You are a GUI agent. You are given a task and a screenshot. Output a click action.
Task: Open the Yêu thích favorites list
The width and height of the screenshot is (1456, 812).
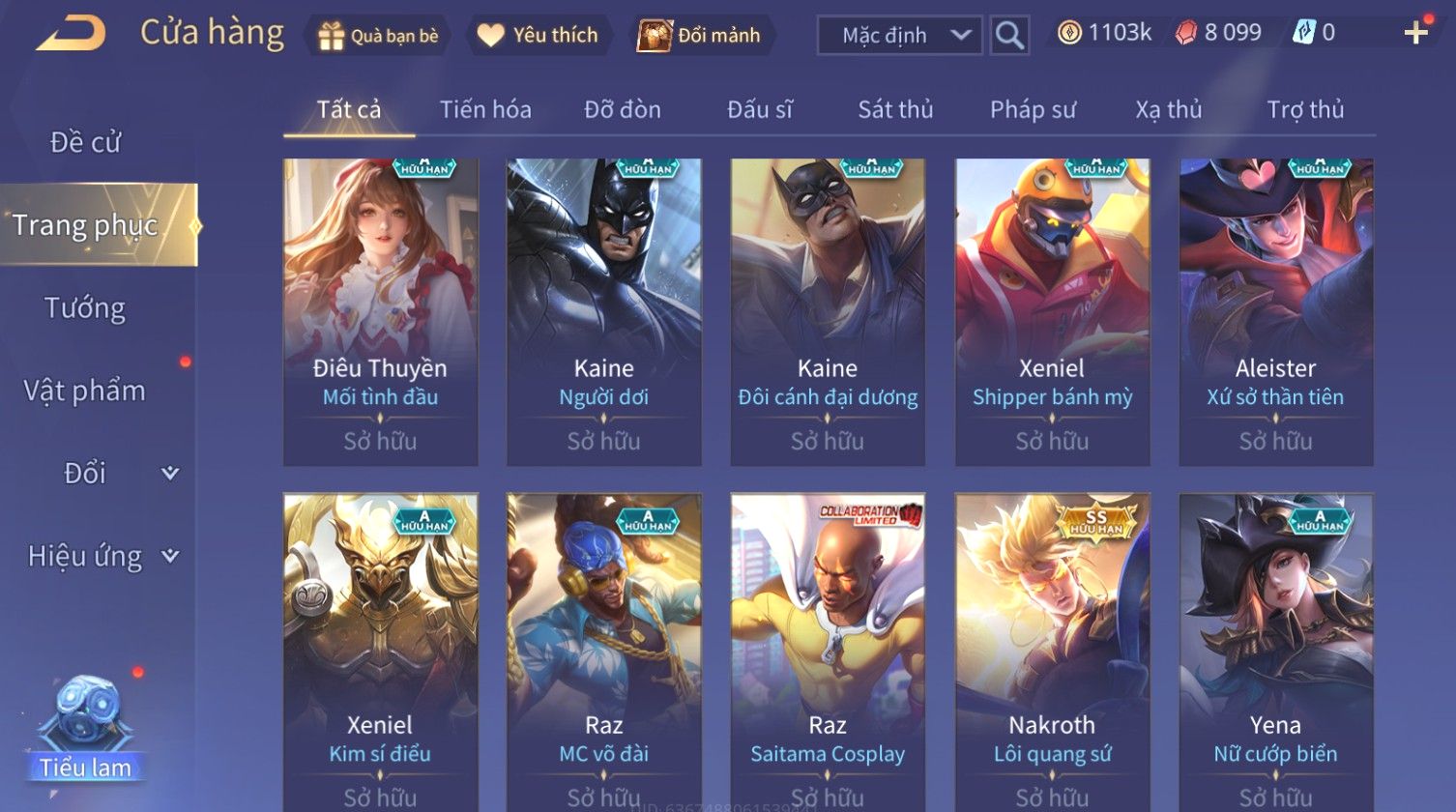(x=539, y=36)
